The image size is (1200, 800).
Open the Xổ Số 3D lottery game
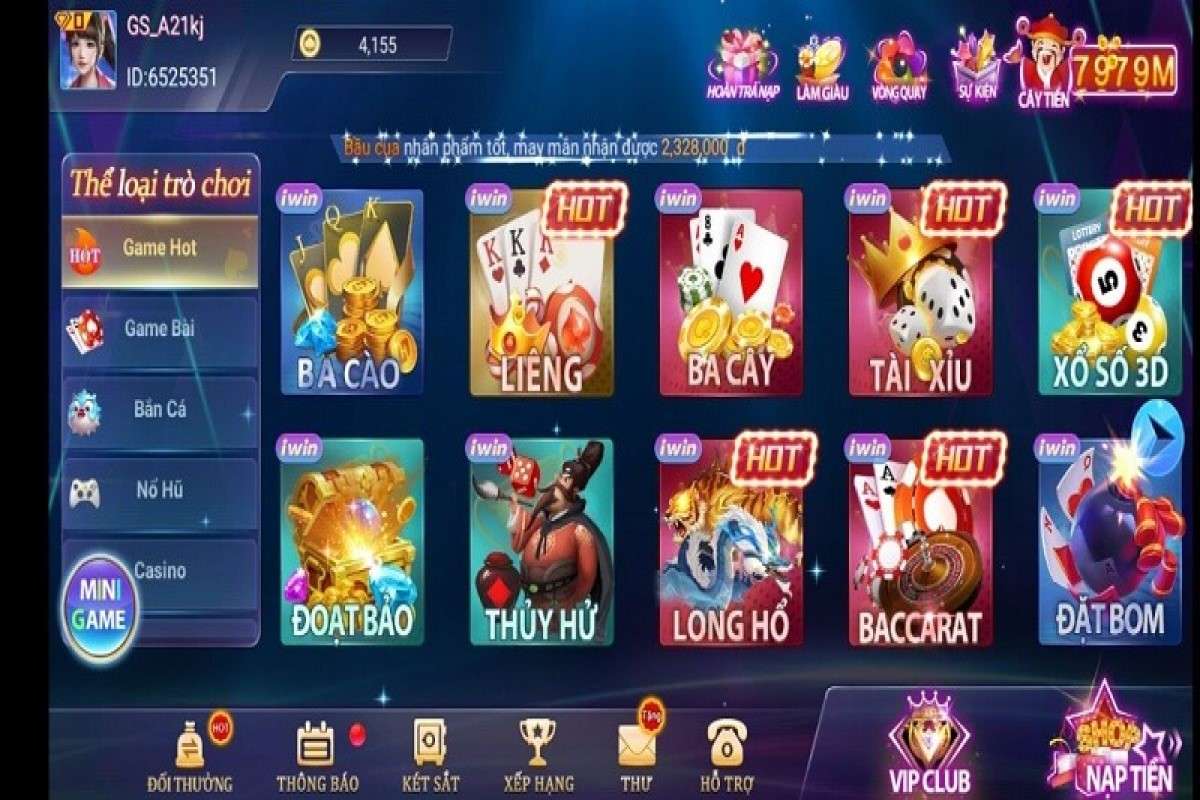coord(1109,292)
